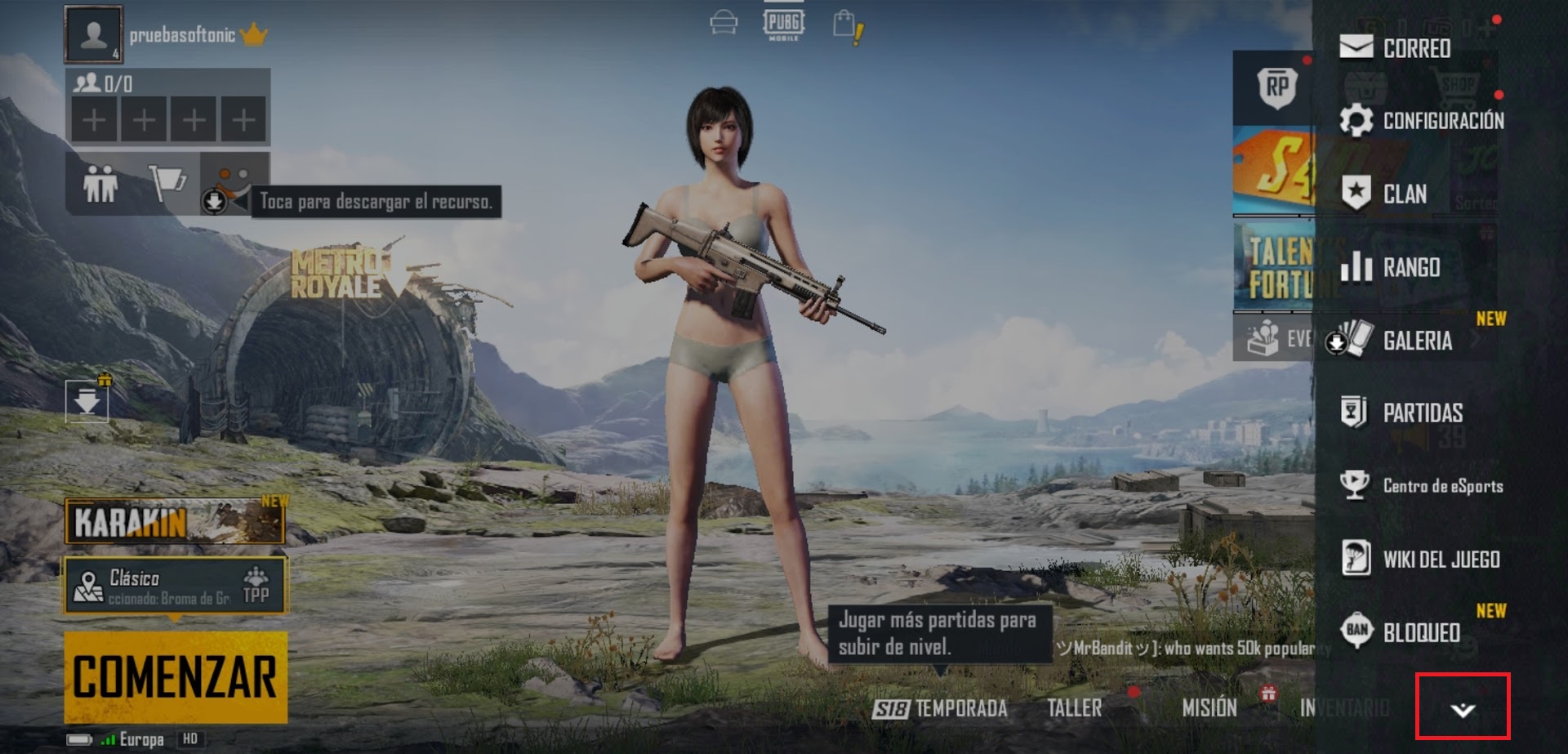
Task: Collapse the side menu with the down arrow
Action: tap(1463, 708)
